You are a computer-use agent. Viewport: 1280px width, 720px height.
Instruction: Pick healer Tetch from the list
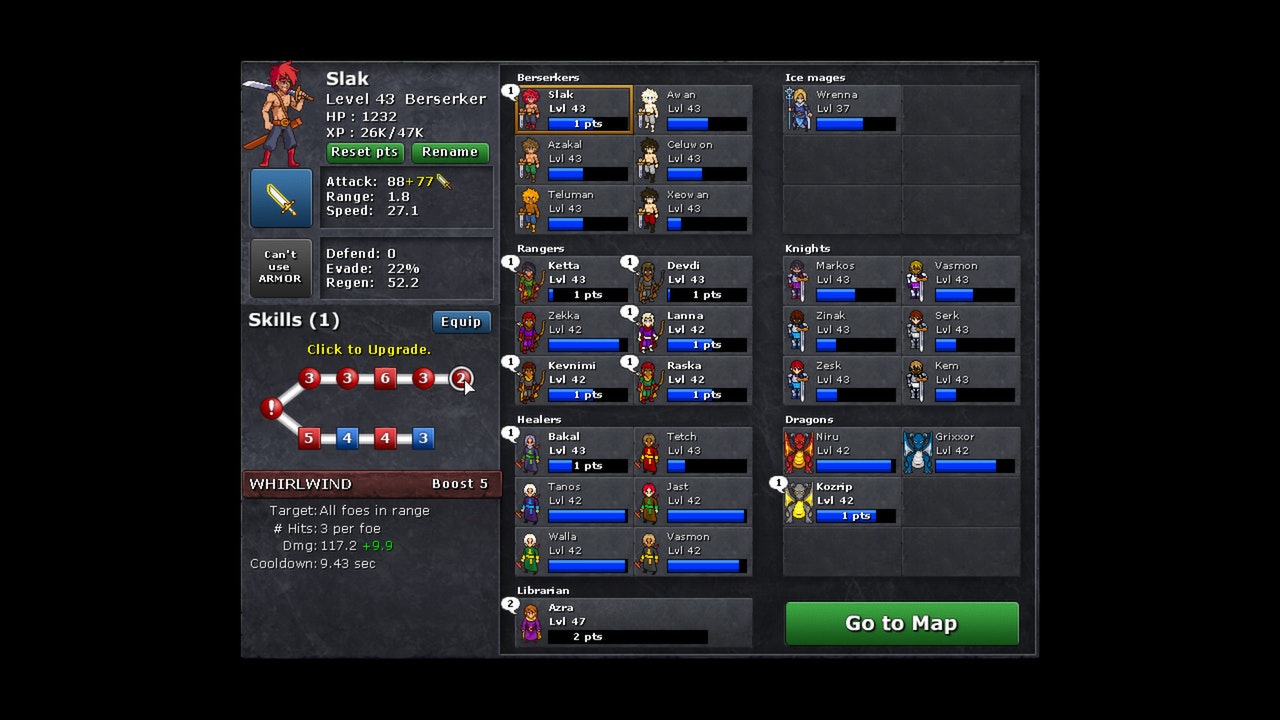[693, 451]
